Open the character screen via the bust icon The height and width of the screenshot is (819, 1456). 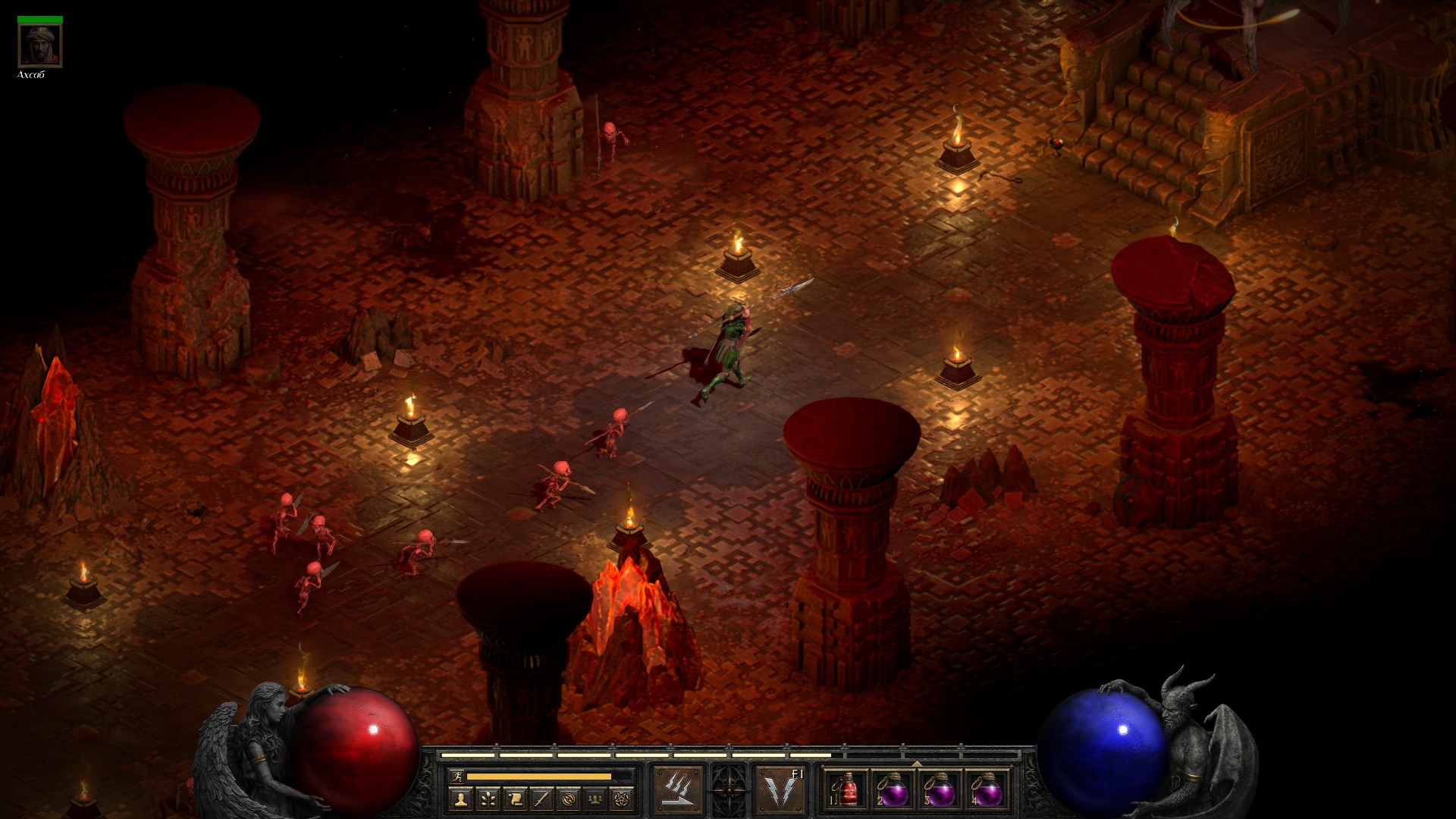click(x=460, y=799)
